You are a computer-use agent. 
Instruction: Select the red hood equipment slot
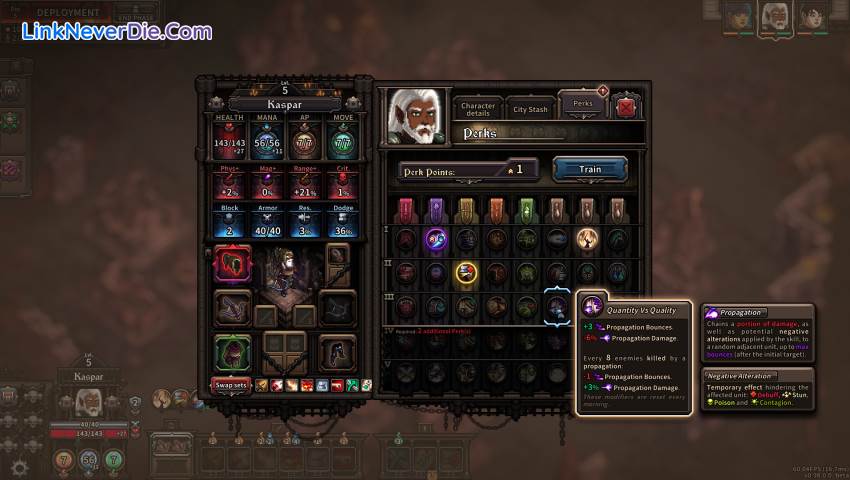tap(232, 265)
